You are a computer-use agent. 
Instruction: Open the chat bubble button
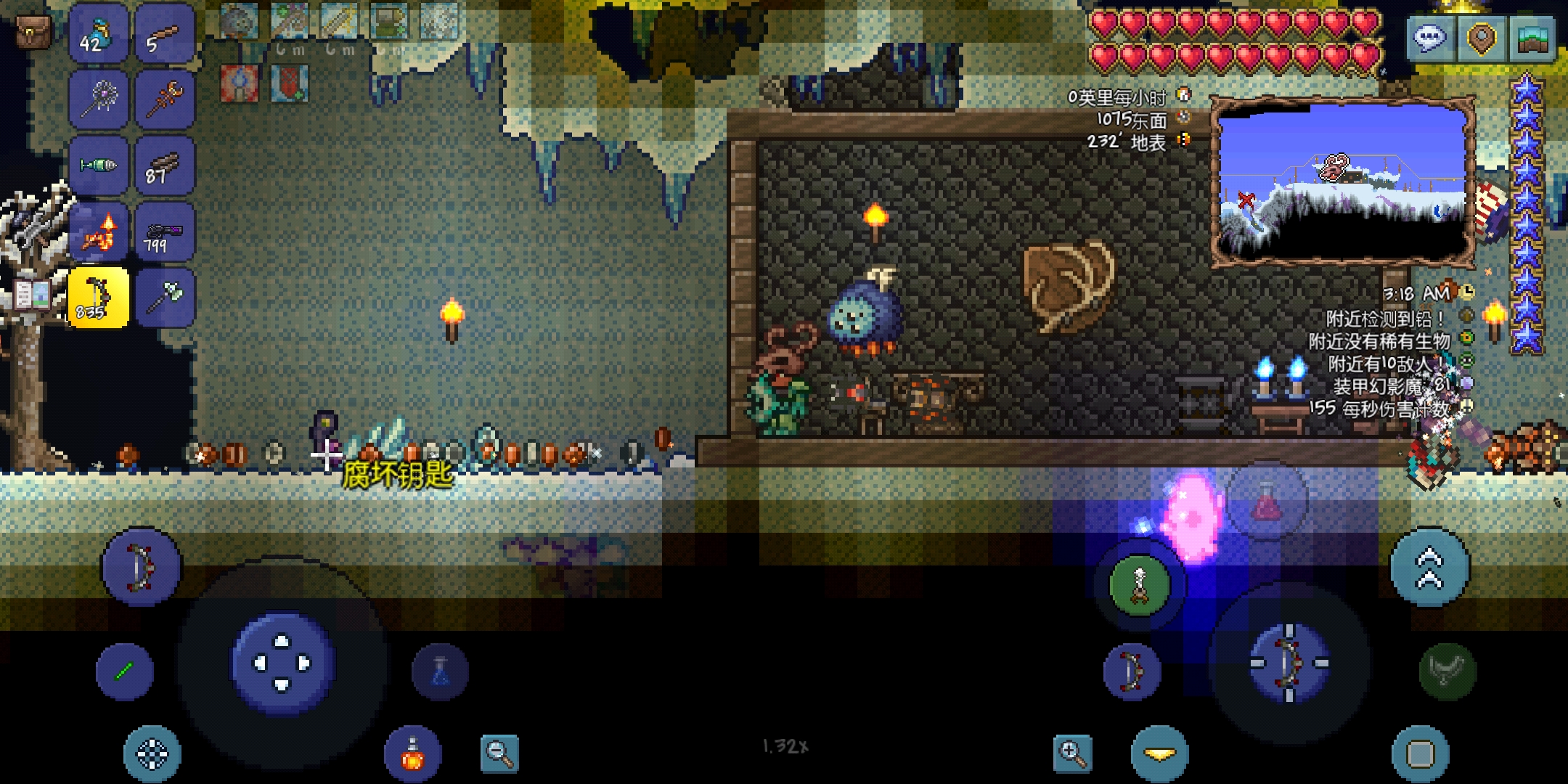pos(1430,38)
